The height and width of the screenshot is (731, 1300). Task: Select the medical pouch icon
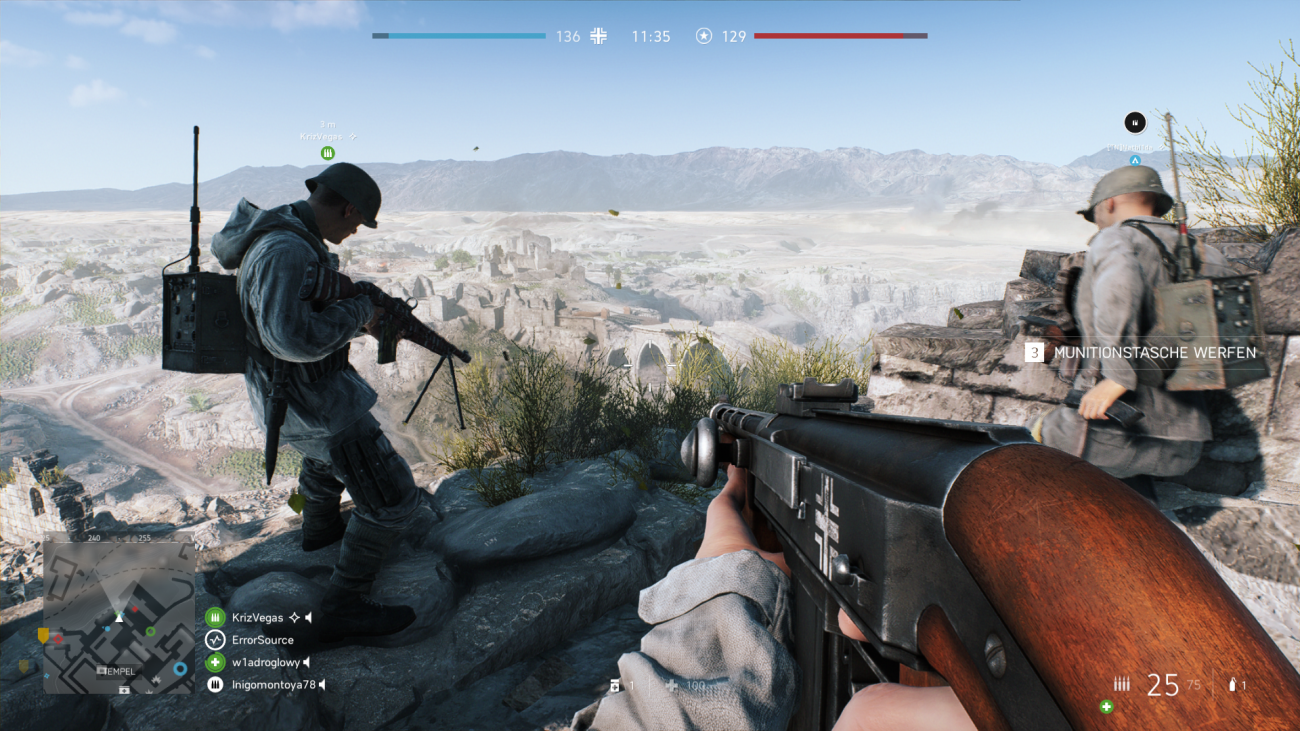point(615,685)
